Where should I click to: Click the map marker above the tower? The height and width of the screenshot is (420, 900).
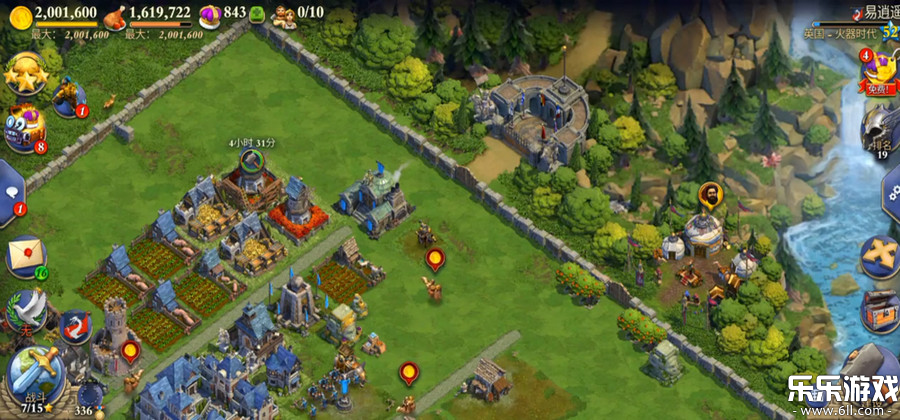(130, 351)
